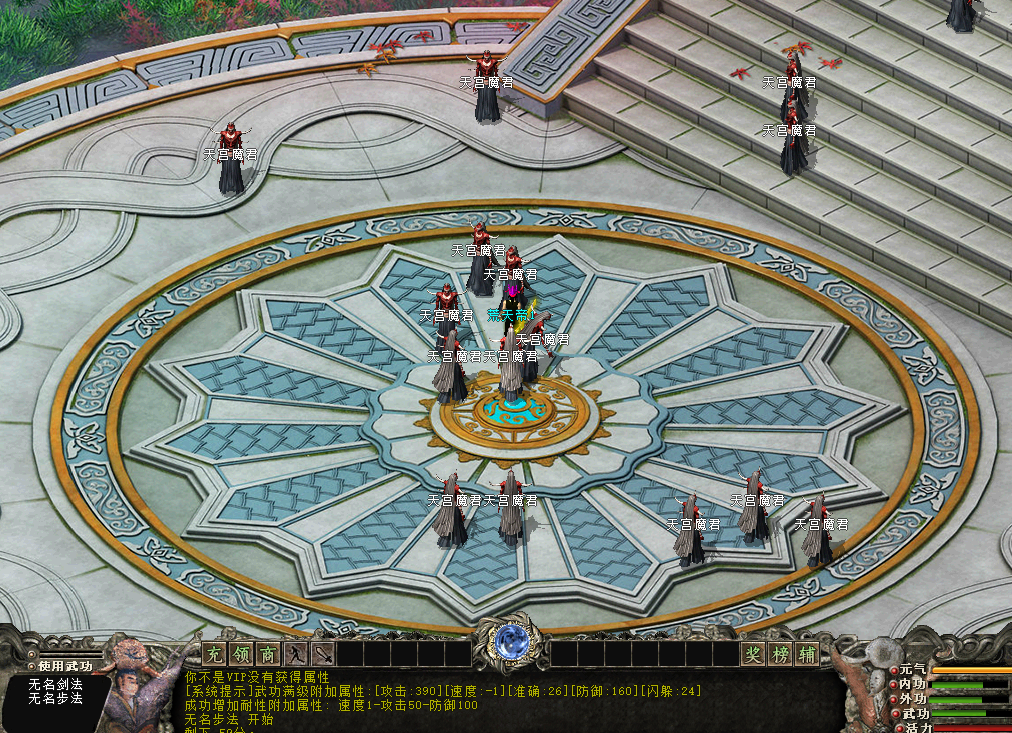Image resolution: width=1012 pixels, height=733 pixels.
Task: Show the 榜 ranking button
Action: point(780,655)
